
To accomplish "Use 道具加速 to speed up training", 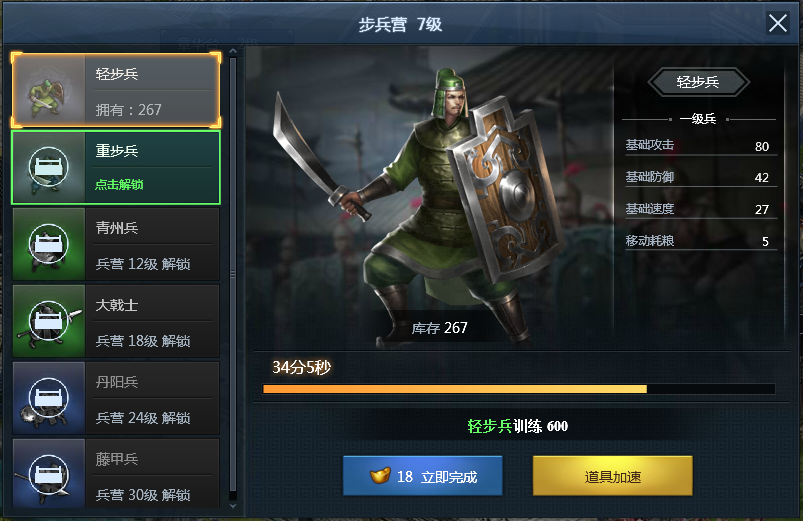I will (612, 477).
